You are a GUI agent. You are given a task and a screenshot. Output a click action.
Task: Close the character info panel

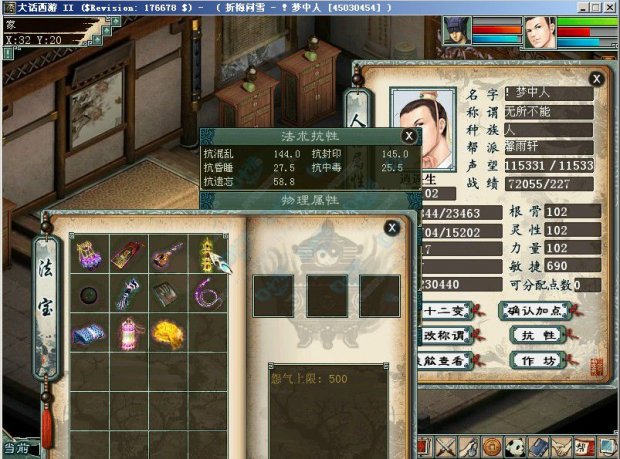[x=596, y=78]
